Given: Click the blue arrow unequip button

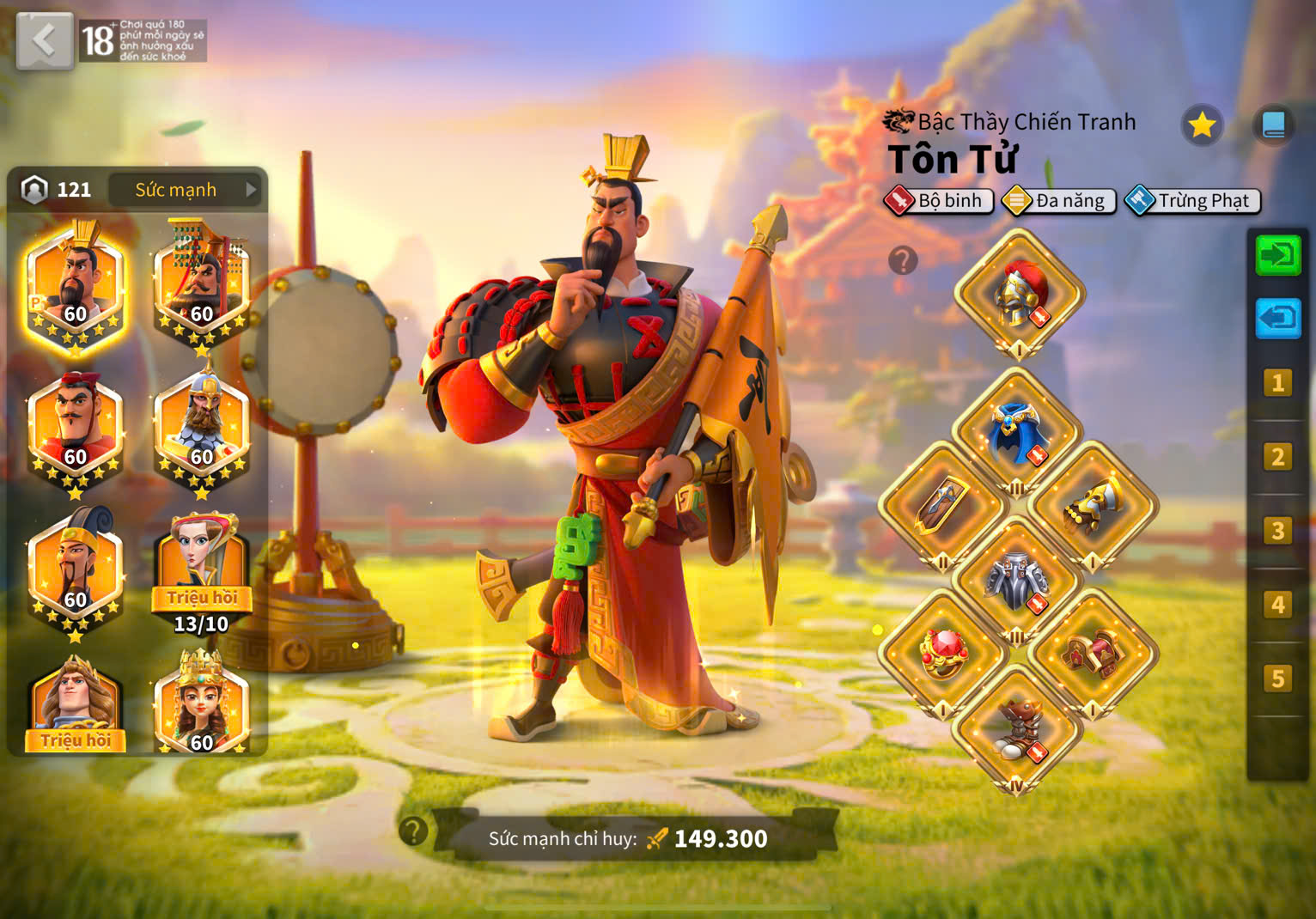Looking at the screenshot, I should pos(1278,319).
